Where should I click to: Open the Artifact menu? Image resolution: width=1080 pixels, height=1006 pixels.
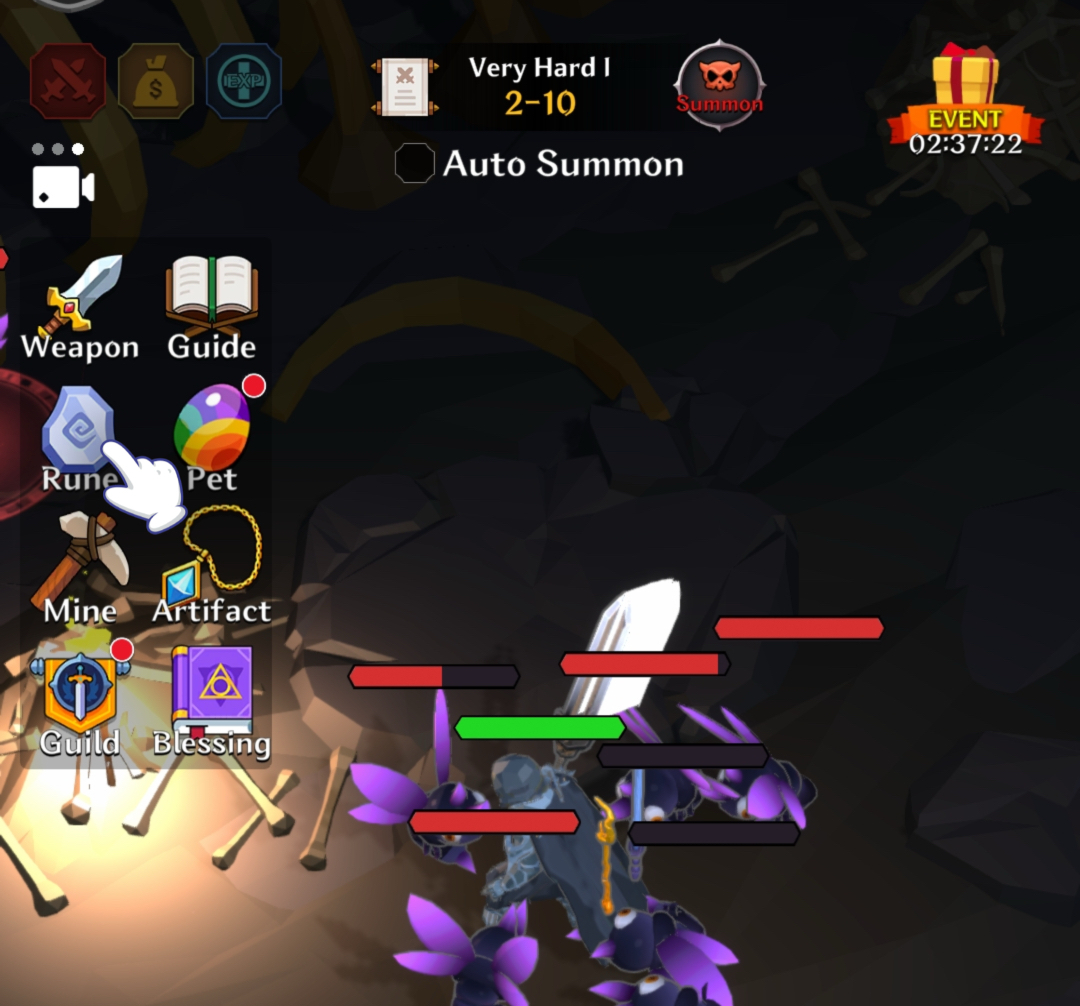[212, 568]
